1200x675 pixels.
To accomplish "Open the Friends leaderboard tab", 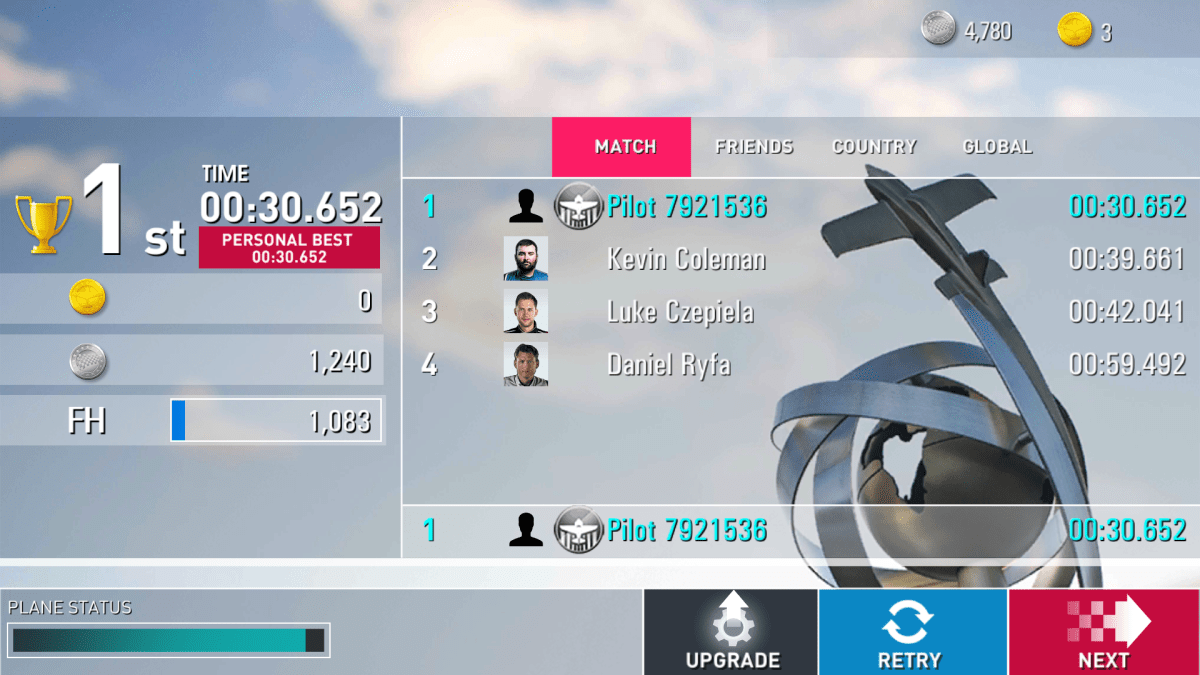I will pos(754,147).
